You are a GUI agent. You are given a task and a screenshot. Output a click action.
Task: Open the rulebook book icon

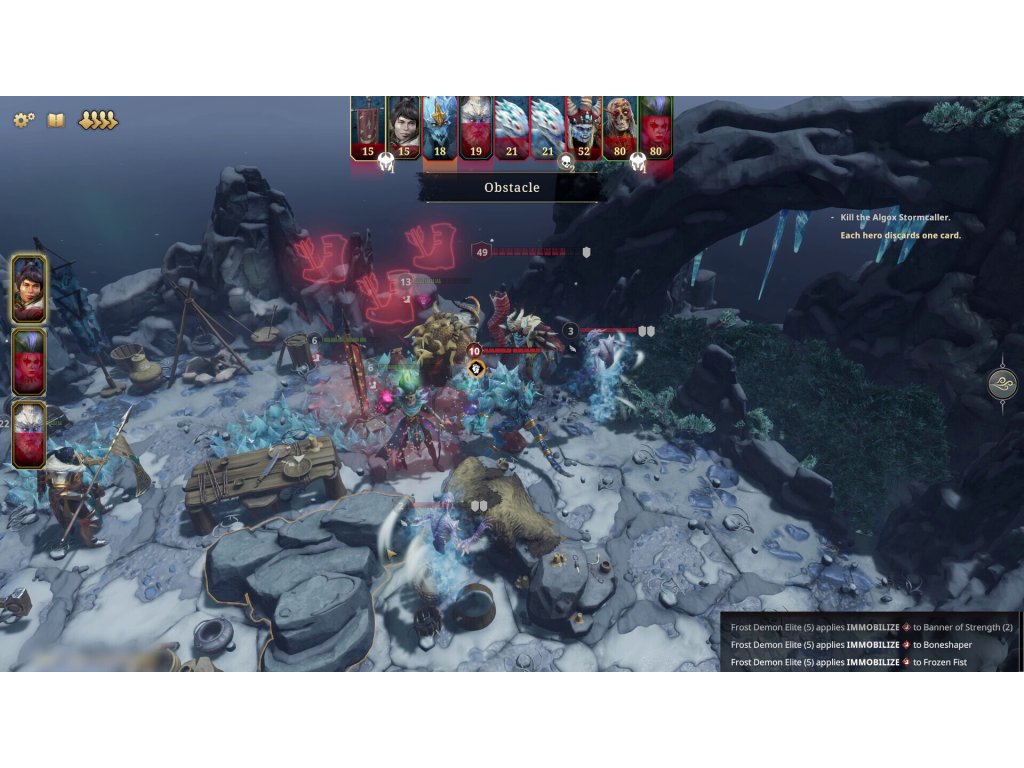[56, 120]
